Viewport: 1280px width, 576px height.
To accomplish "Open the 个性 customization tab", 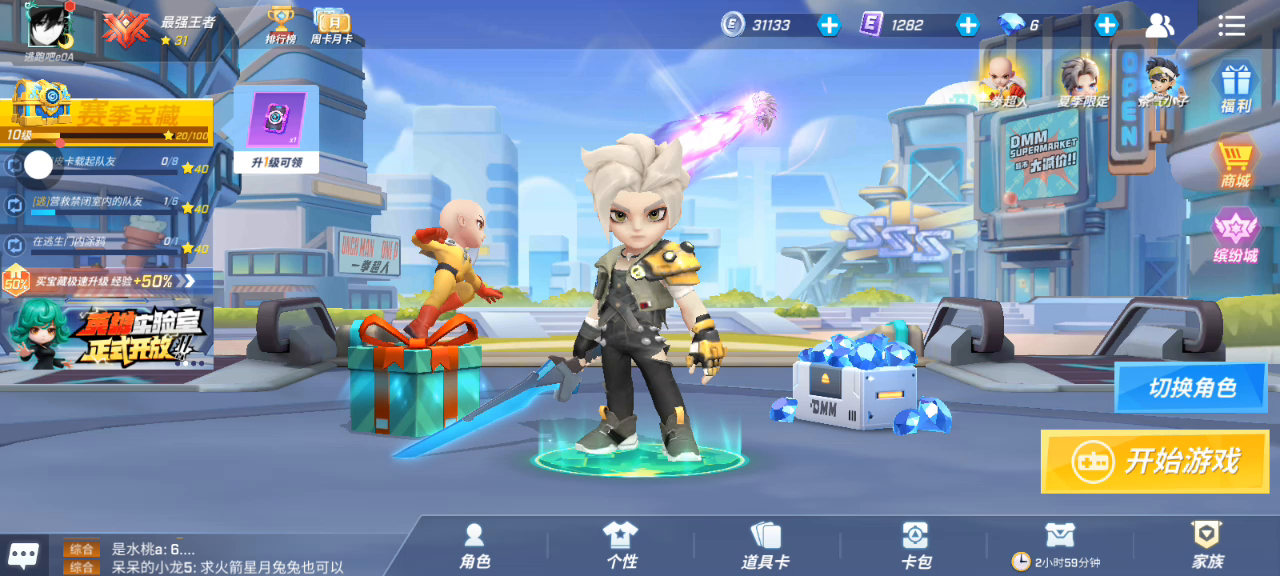I will (620, 546).
